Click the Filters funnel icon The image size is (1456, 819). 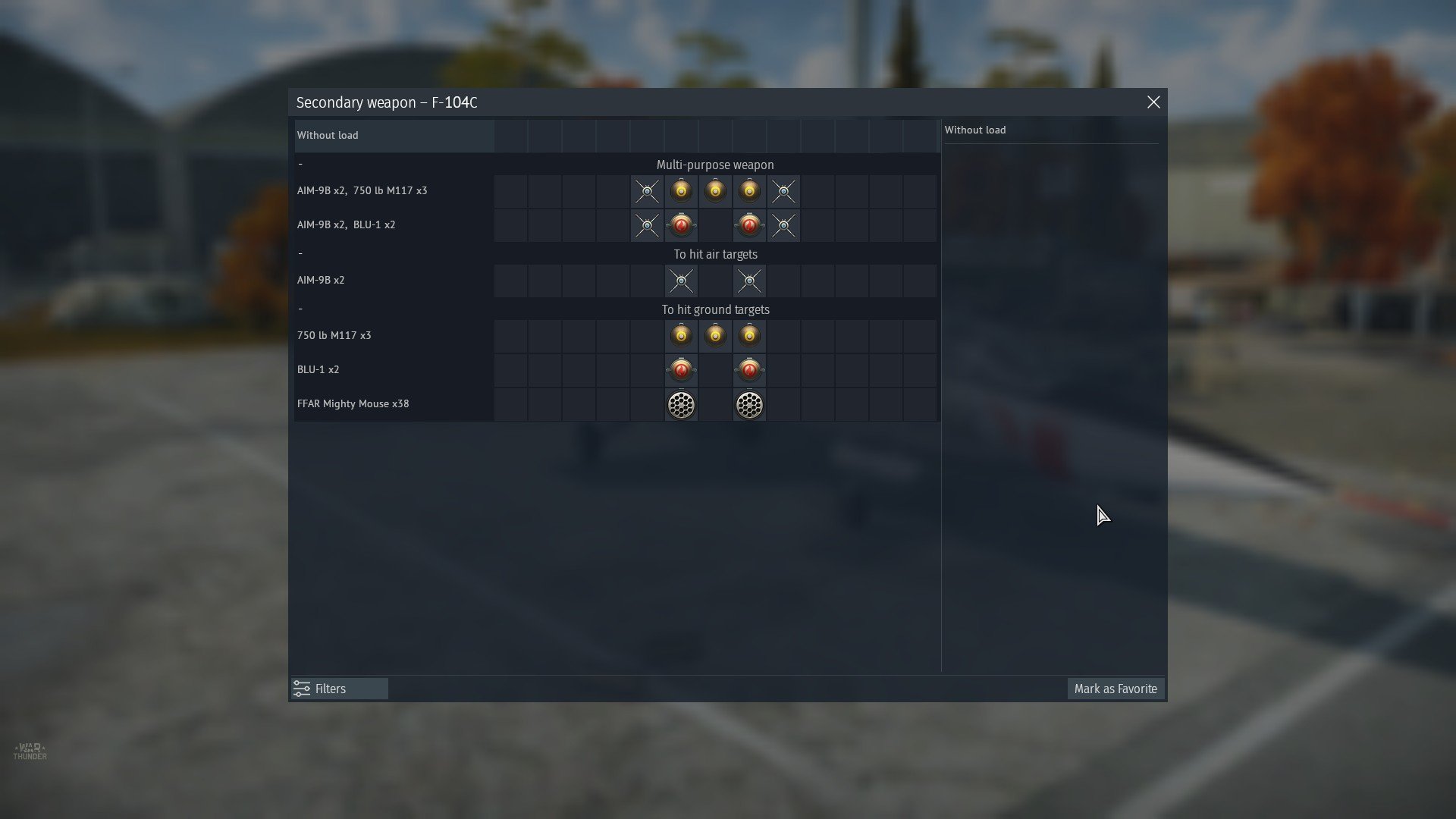click(x=302, y=689)
